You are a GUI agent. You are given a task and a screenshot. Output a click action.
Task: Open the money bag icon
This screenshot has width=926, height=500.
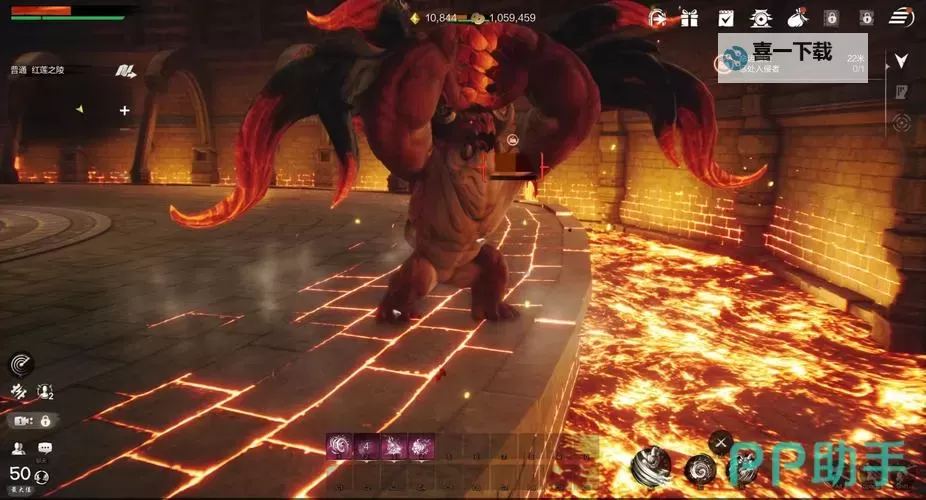click(797, 17)
